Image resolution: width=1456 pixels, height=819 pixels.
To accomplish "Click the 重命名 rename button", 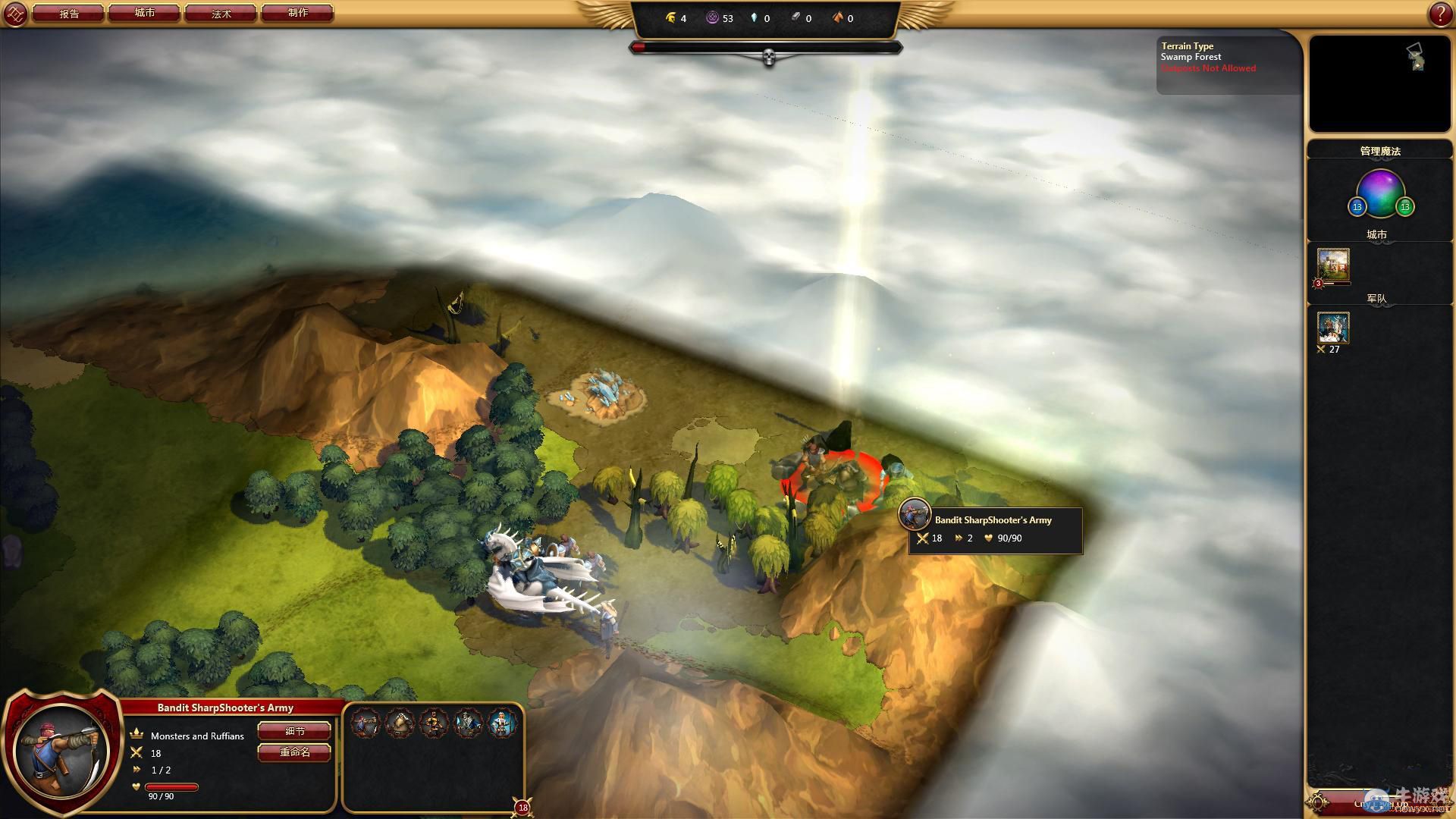I will click(294, 752).
